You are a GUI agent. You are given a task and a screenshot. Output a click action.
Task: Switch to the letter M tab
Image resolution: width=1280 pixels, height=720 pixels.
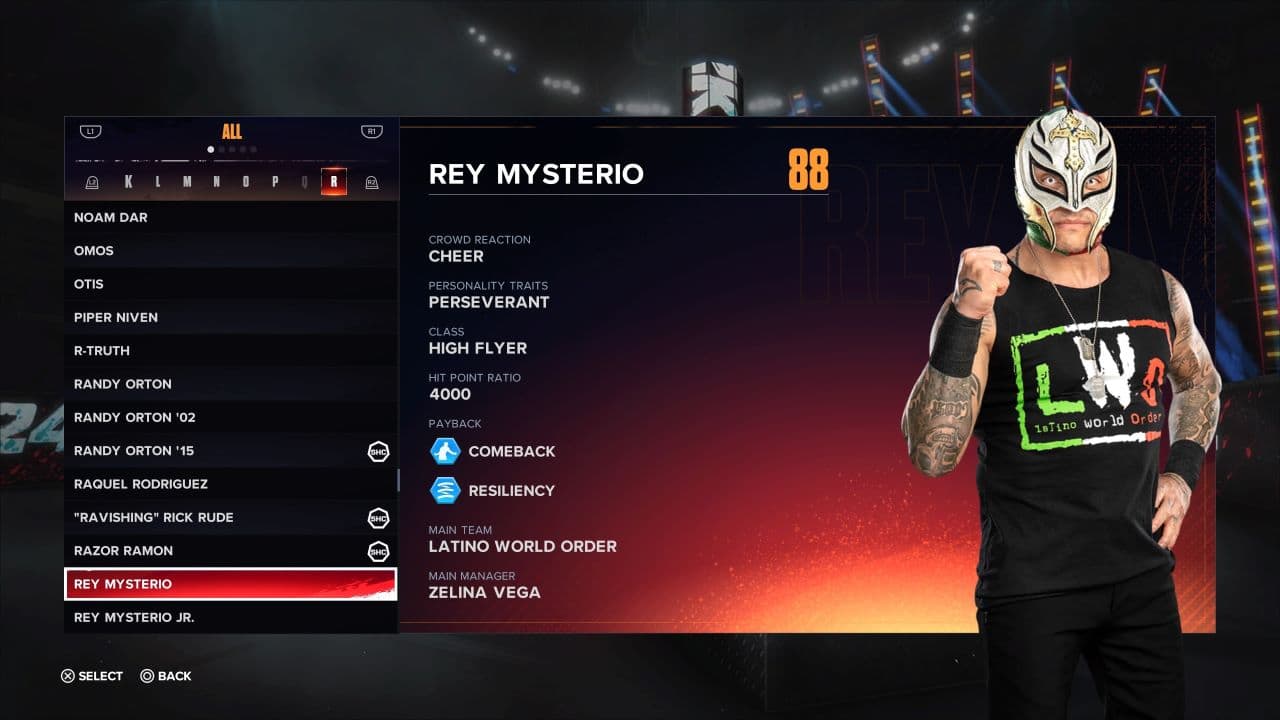[x=188, y=181]
